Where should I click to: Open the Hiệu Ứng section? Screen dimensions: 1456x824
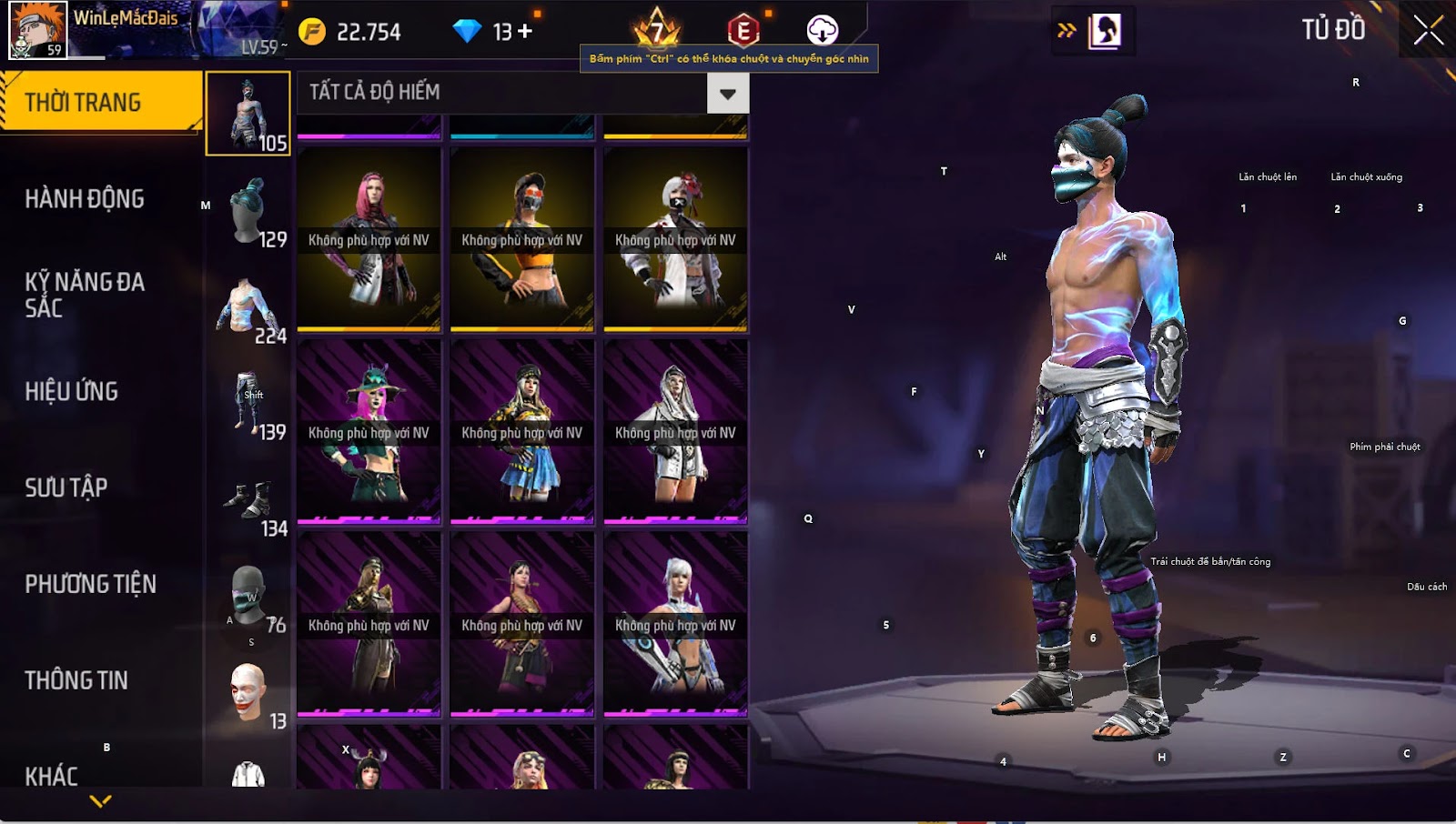pyautogui.click(x=72, y=391)
